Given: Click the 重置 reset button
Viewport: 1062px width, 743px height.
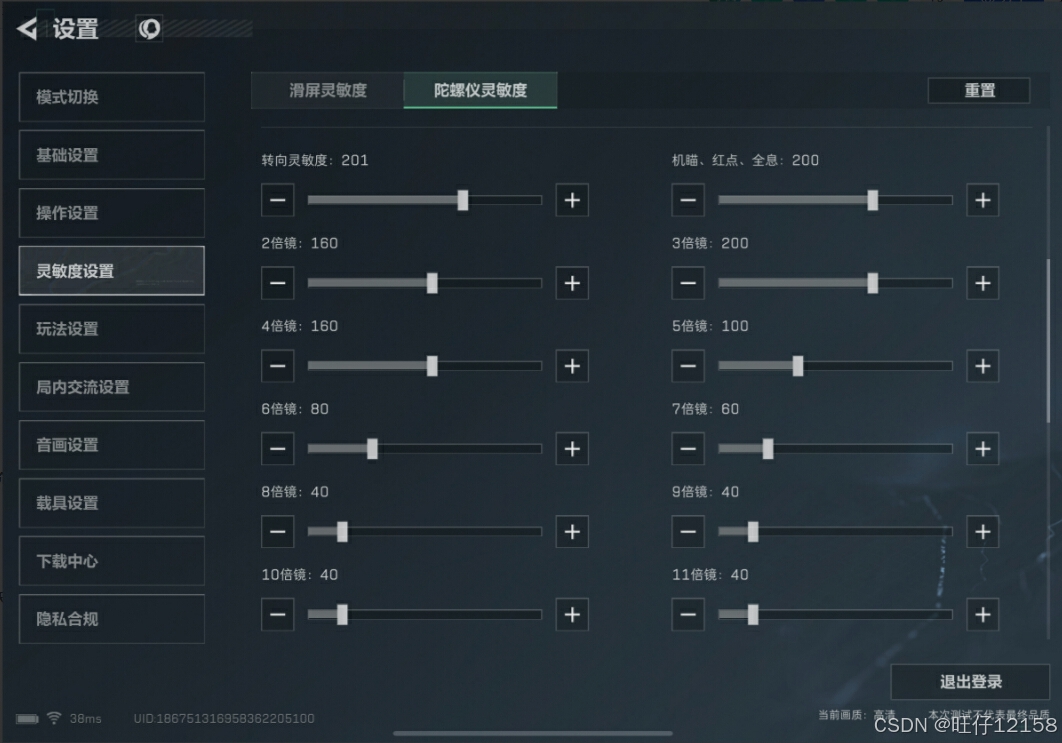Looking at the screenshot, I should (979, 90).
